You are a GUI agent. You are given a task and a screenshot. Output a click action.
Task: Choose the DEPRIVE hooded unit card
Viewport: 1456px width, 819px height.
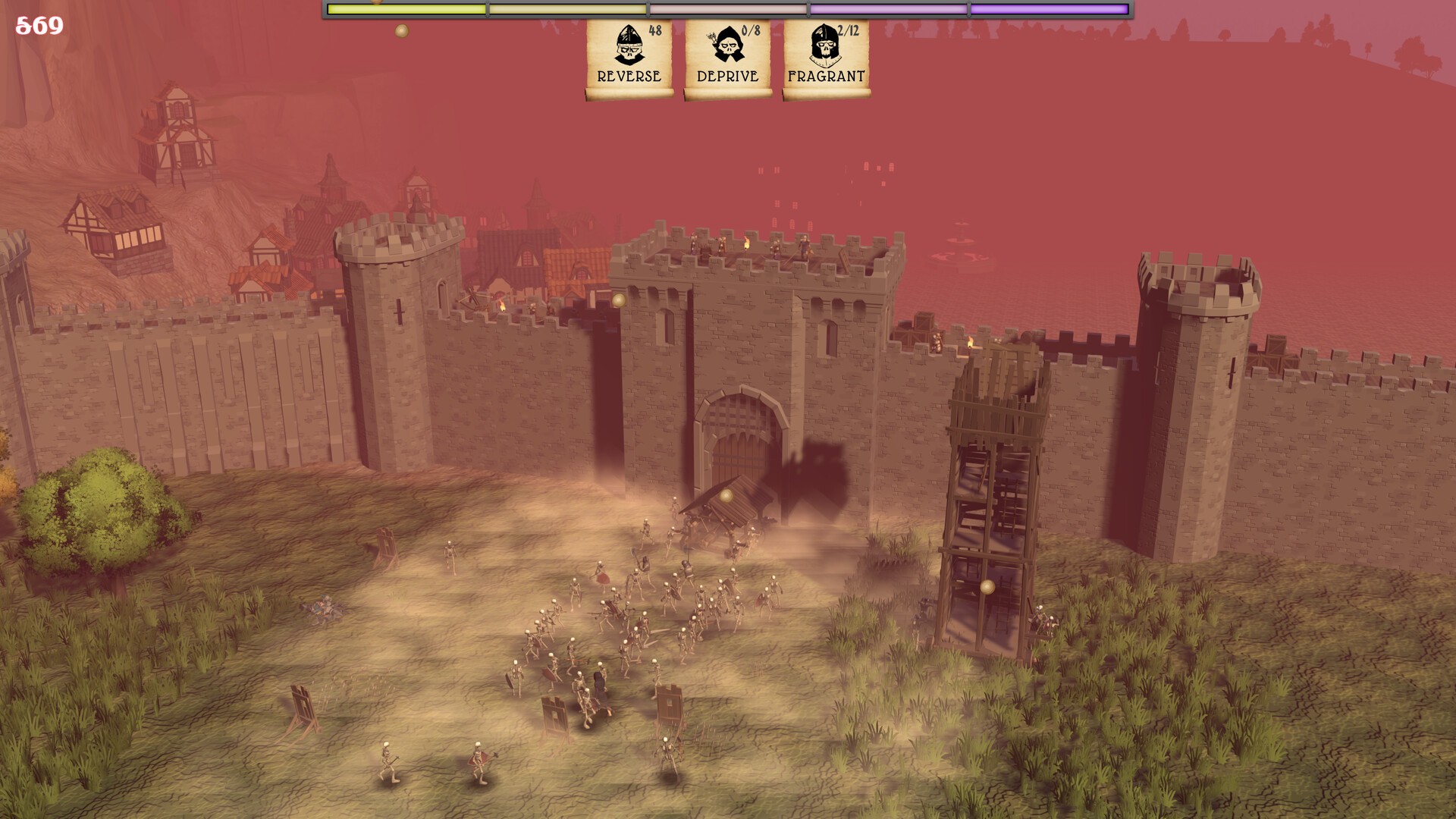tap(727, 58)
